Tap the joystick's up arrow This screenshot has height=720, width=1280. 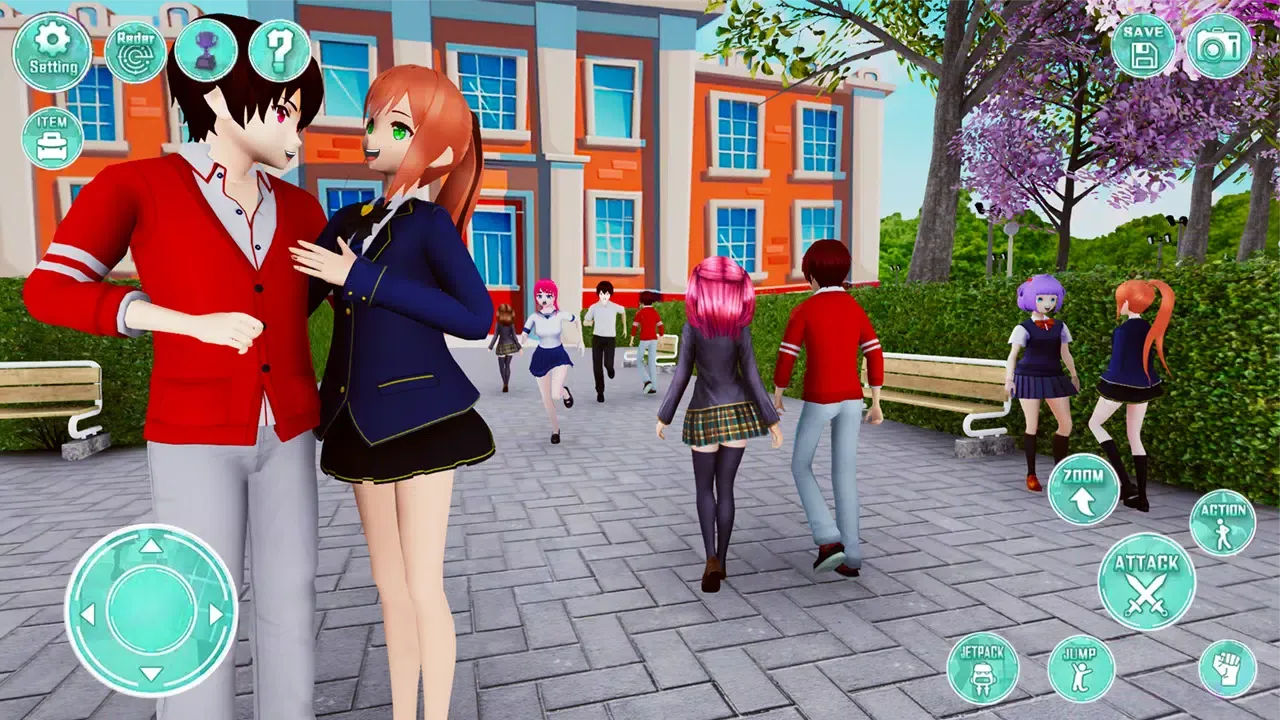click(x=151, y=546)
